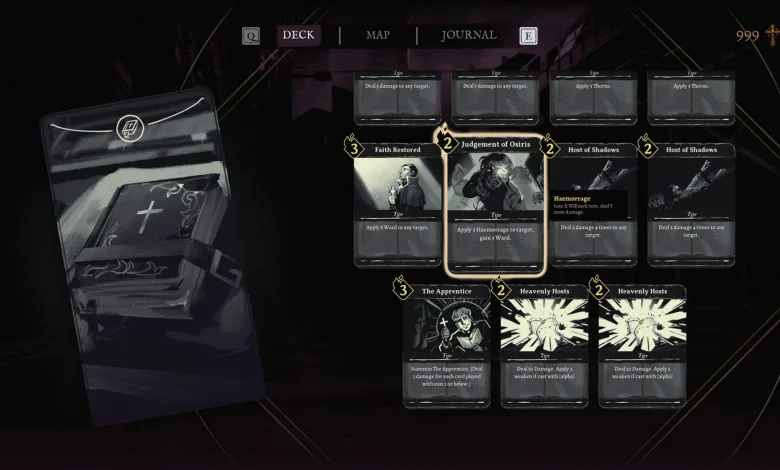Show the Journal tab

point(468,35)
